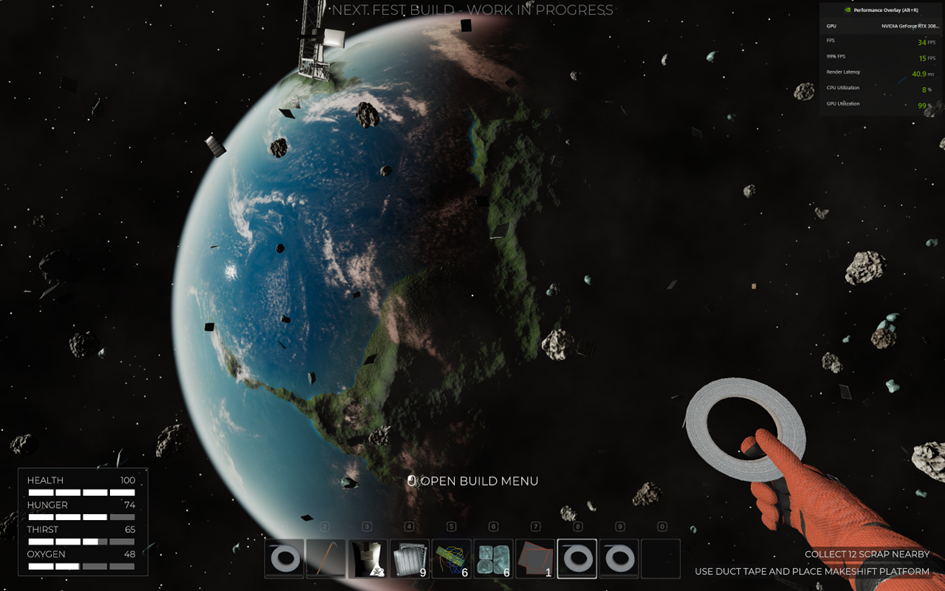Choose the orange rod tool in the hotbar
The height and width of the screenshot is (591, 945).
pyautogui.click(x=325, y=559)
